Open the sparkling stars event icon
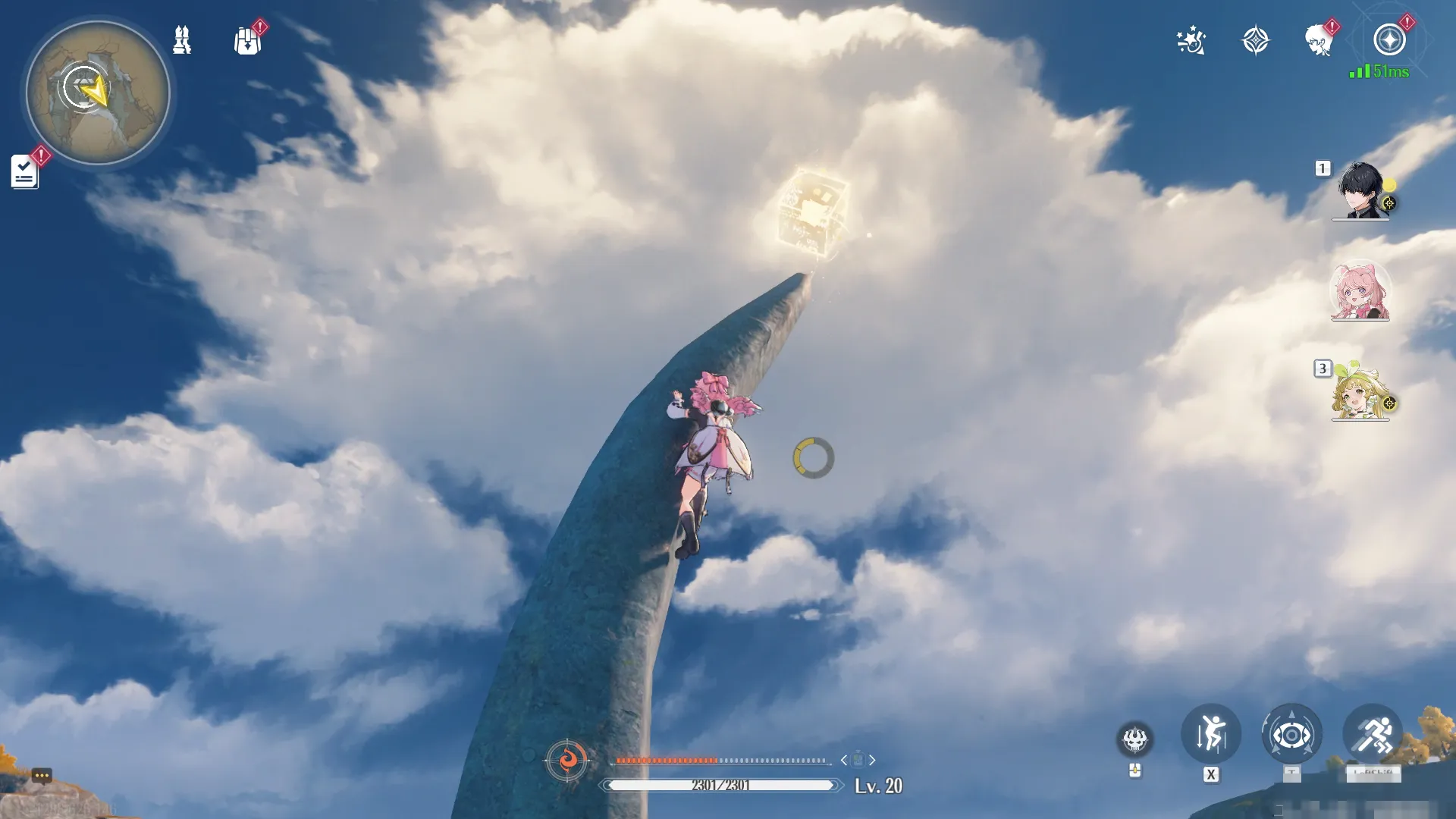 pos(1191,40)
